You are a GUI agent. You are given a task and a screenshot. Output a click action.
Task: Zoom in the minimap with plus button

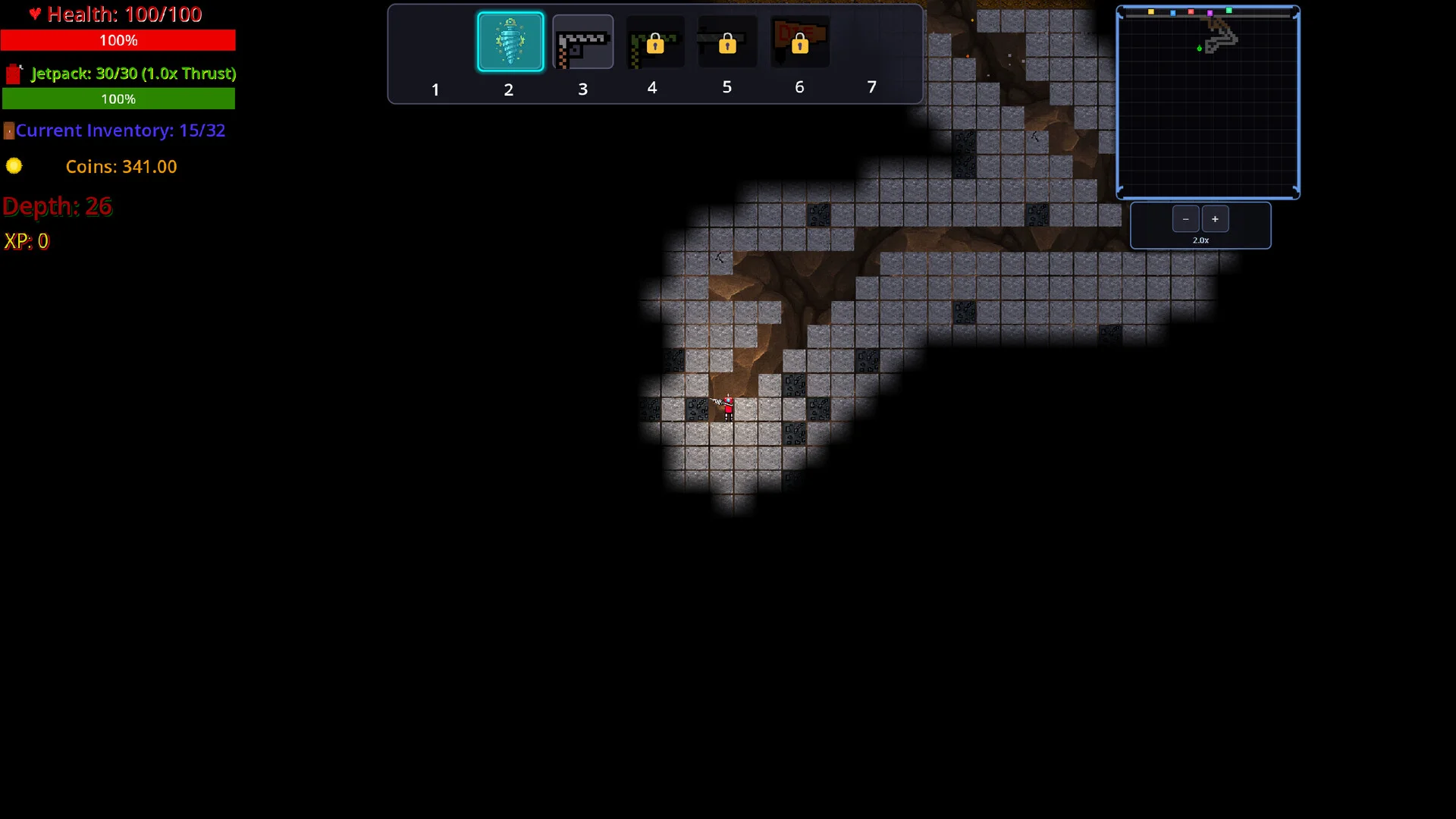tap(1215, 219)
